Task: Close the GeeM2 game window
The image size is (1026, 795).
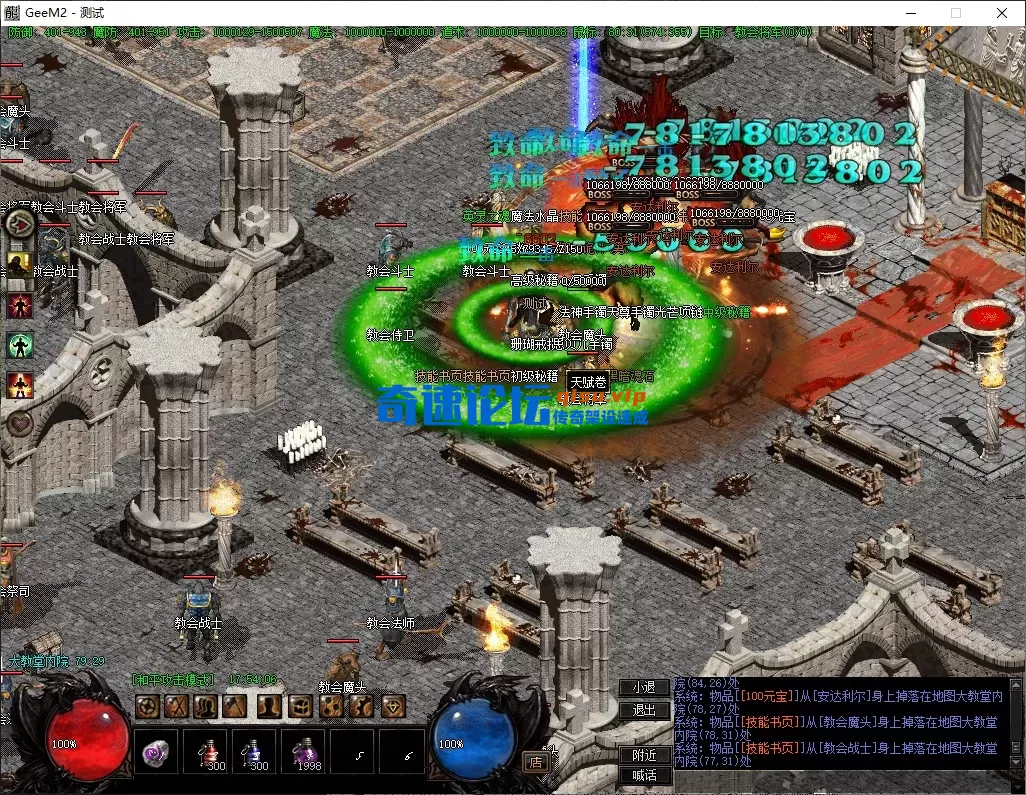Action: pyautogui.click(x=1002, y=13)
